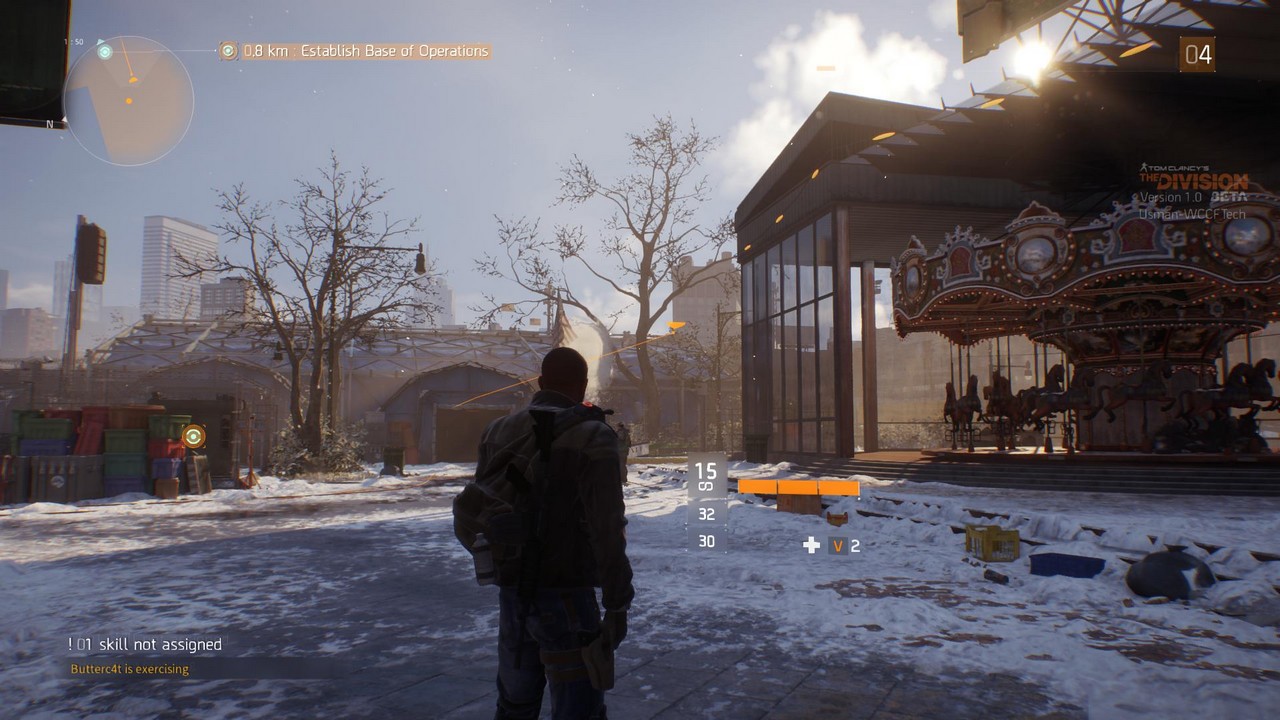
Task: Click the orange waypoint marker near the crates
Action: pos(193,436)
